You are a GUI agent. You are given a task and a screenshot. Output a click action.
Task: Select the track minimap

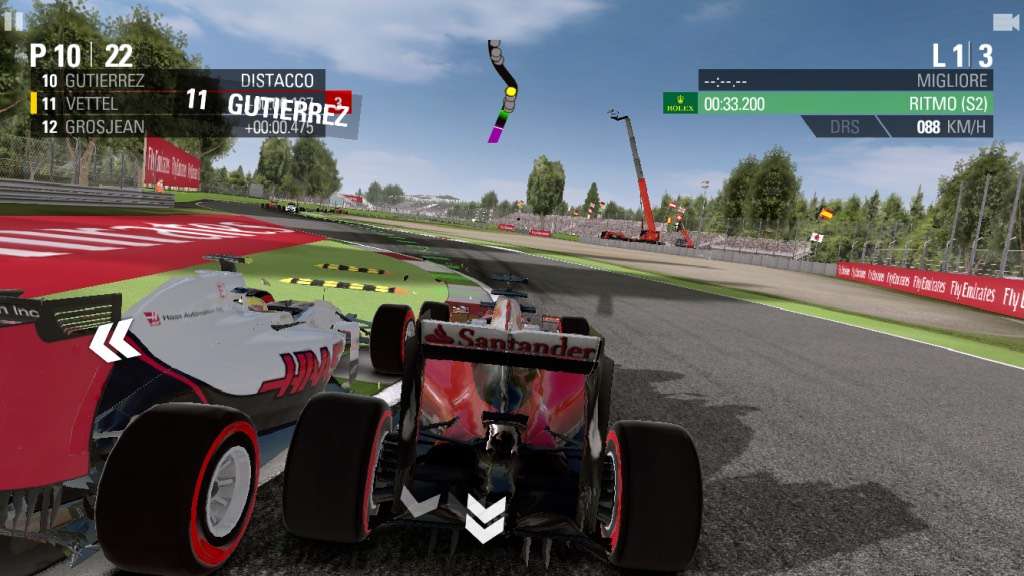point(502,91)
